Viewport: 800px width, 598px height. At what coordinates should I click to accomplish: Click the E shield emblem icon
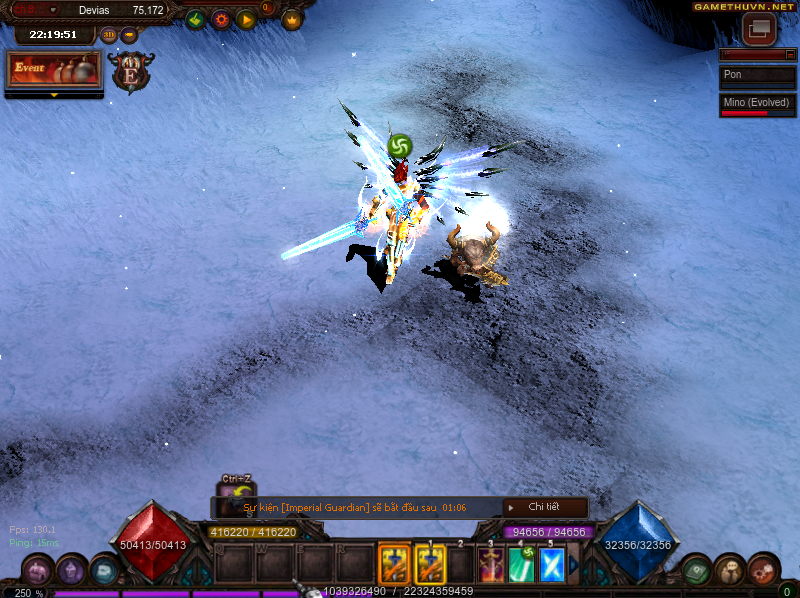[x=131, y=73]
